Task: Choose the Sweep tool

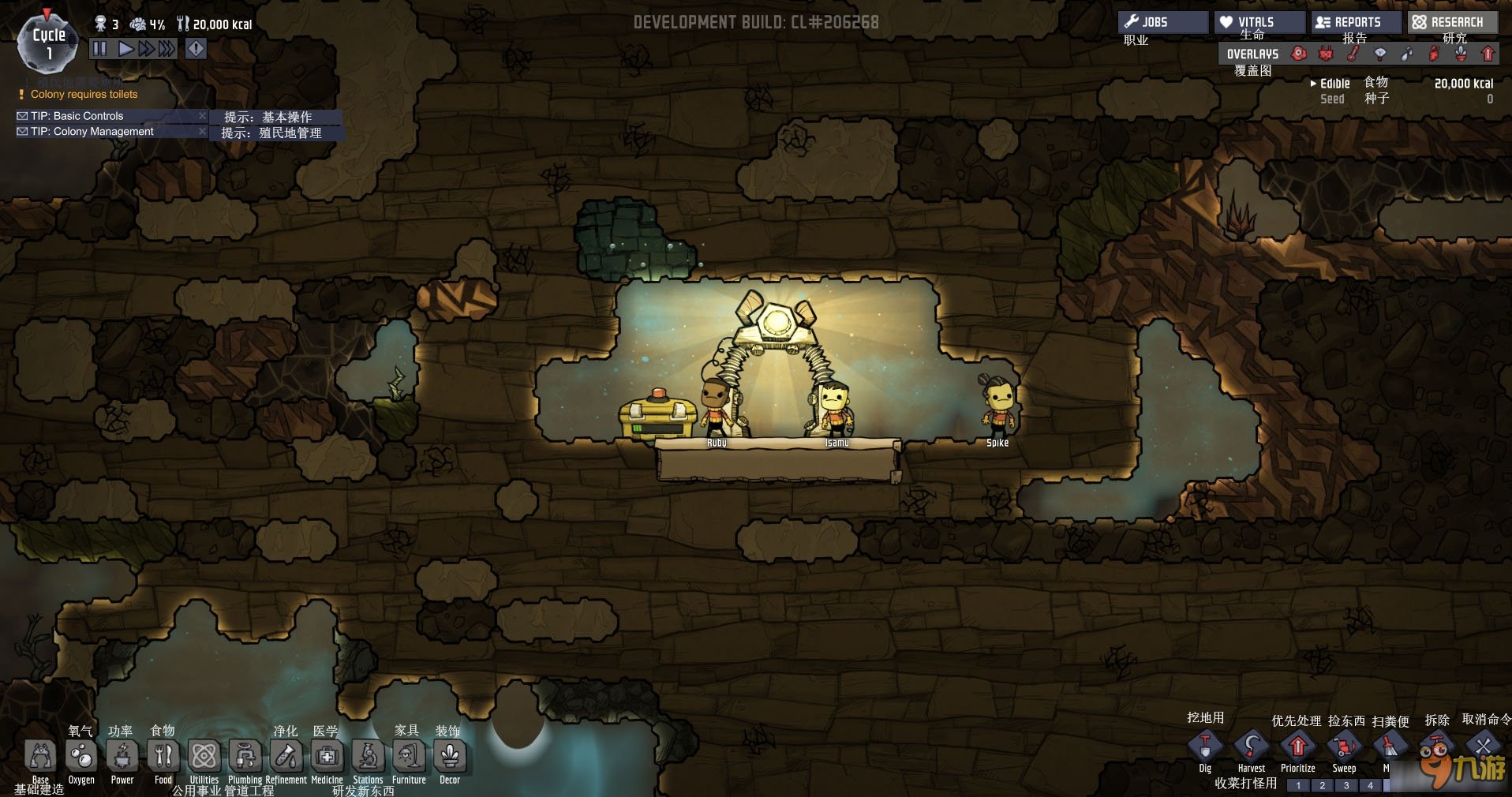Action: click(1344, 746)
